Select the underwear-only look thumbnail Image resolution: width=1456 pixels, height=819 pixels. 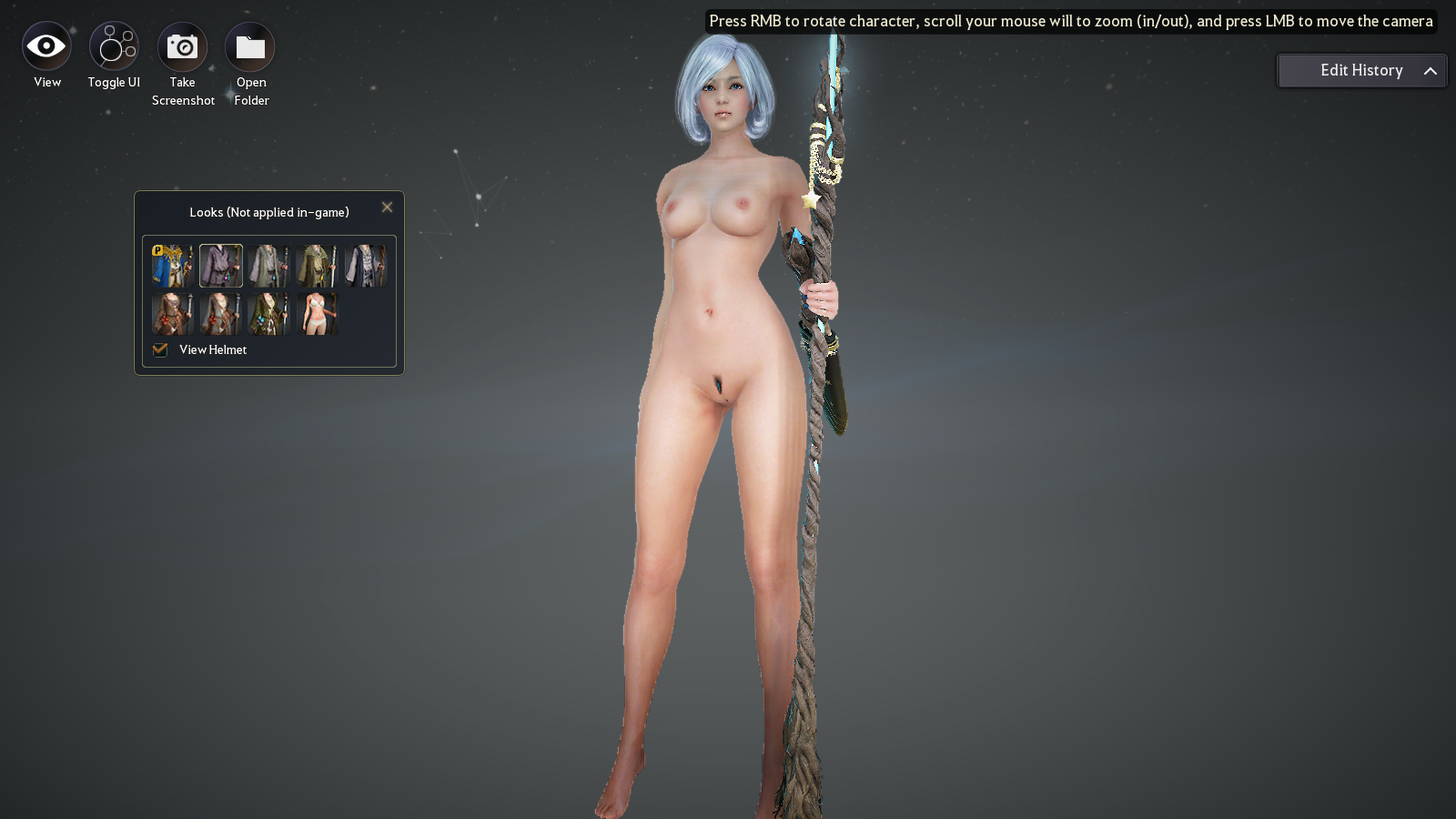point(318,313)
